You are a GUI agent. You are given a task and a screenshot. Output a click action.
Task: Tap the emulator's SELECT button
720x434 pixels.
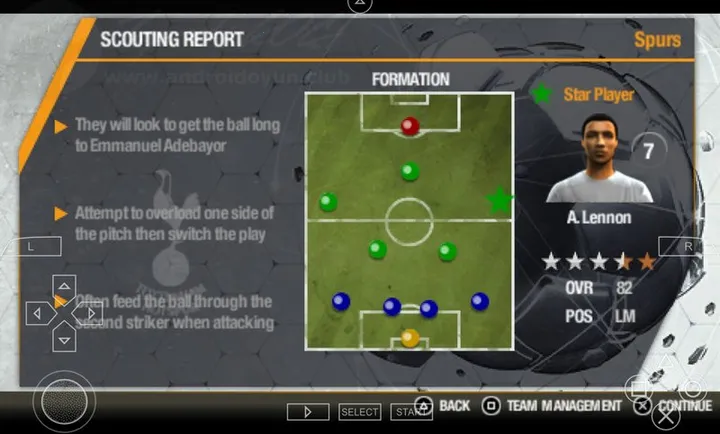(x=360, y=412)
